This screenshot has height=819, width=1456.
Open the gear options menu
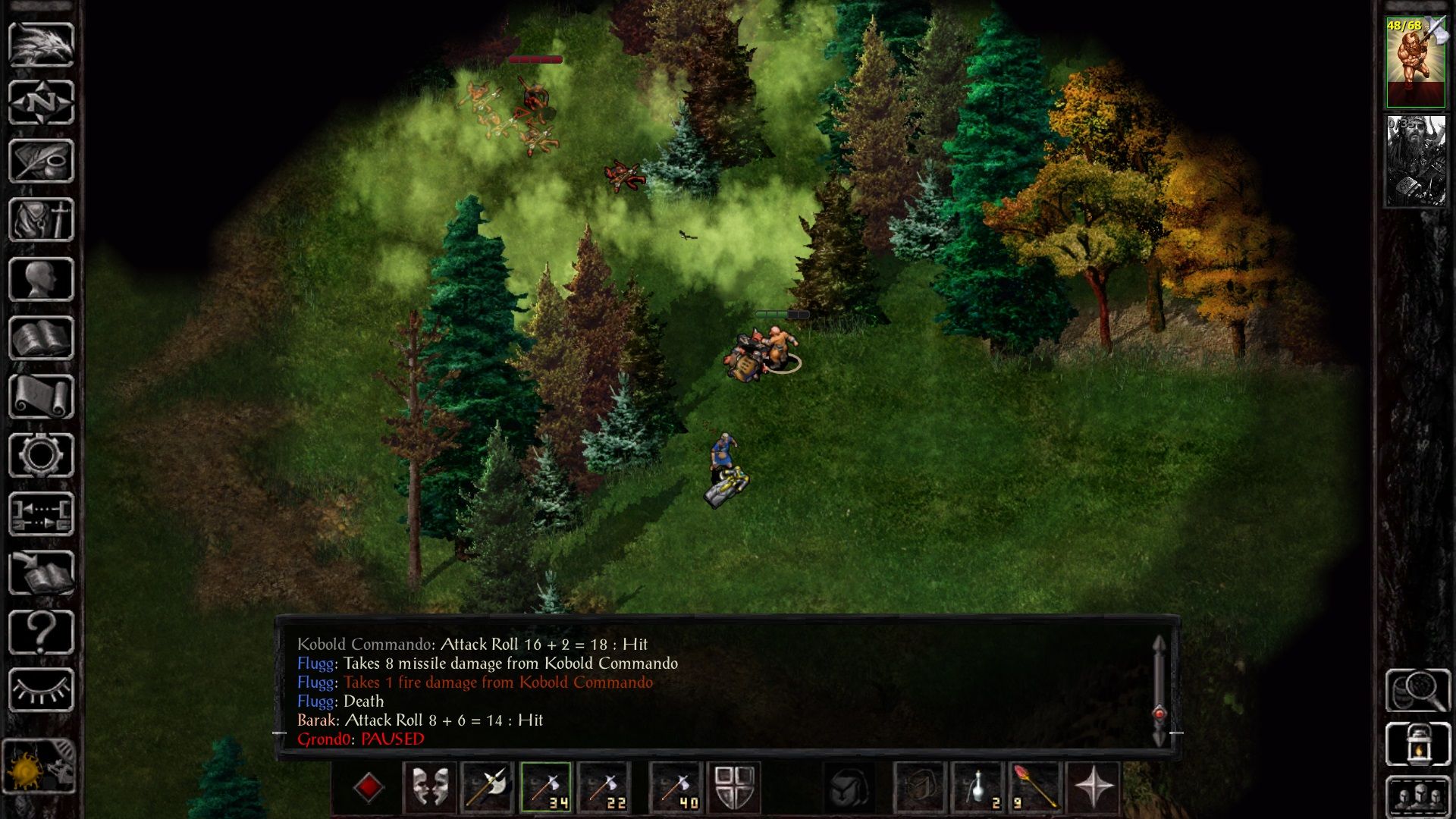pos(41,456)
